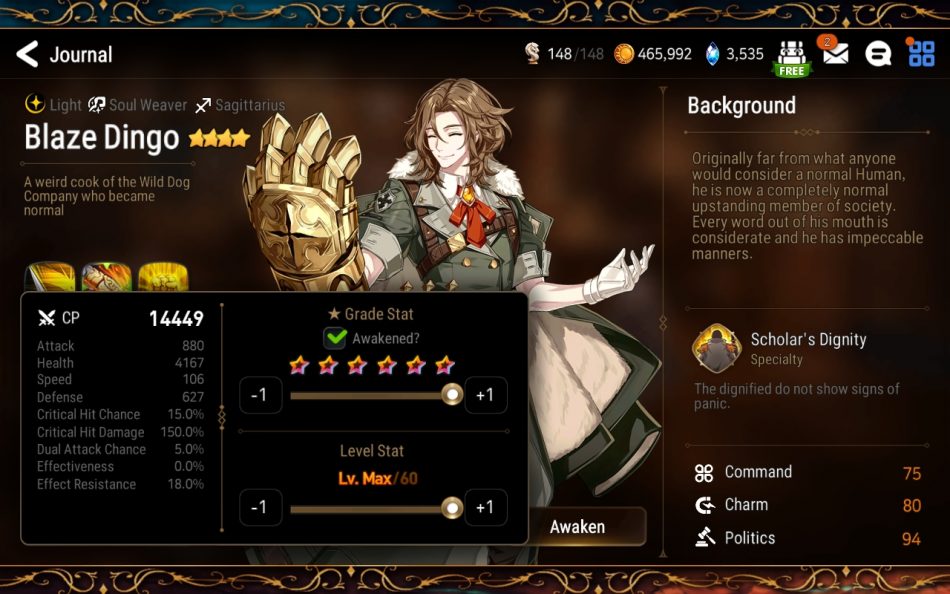Open the blue grid main menu
Image resolution: width=950 pixels, height=594 pixels.
click(921, 54)
